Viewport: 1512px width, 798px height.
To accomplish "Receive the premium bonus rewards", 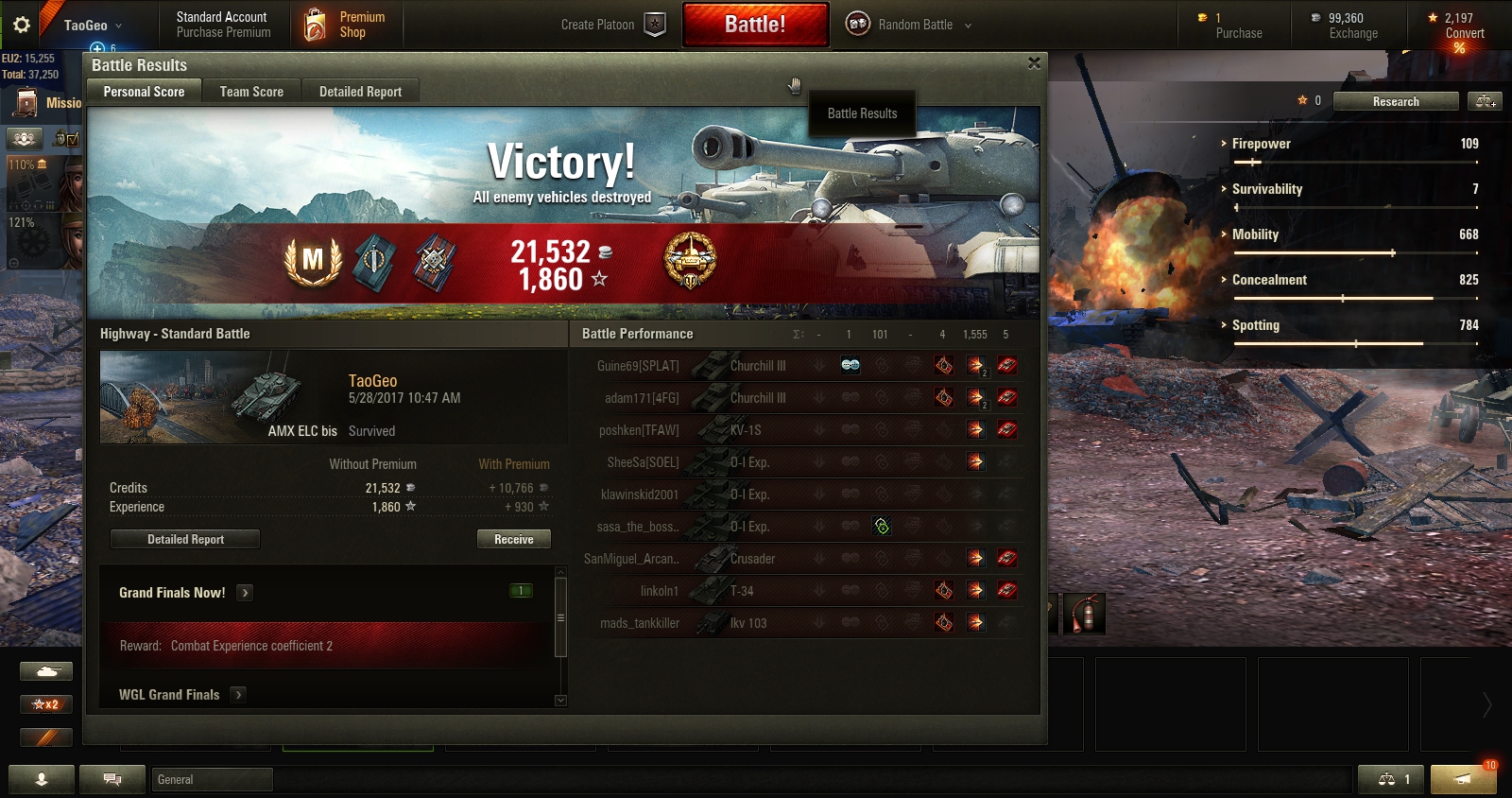I will (513, 539).
